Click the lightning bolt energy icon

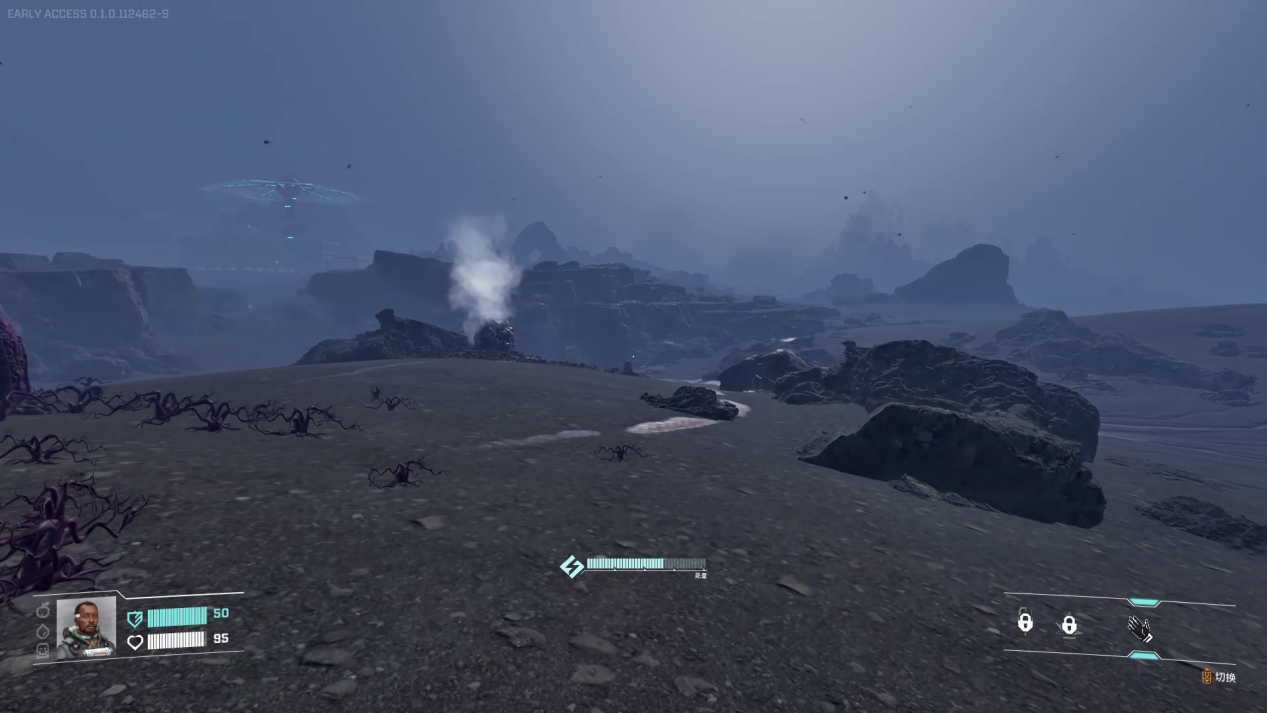[572, 567]
